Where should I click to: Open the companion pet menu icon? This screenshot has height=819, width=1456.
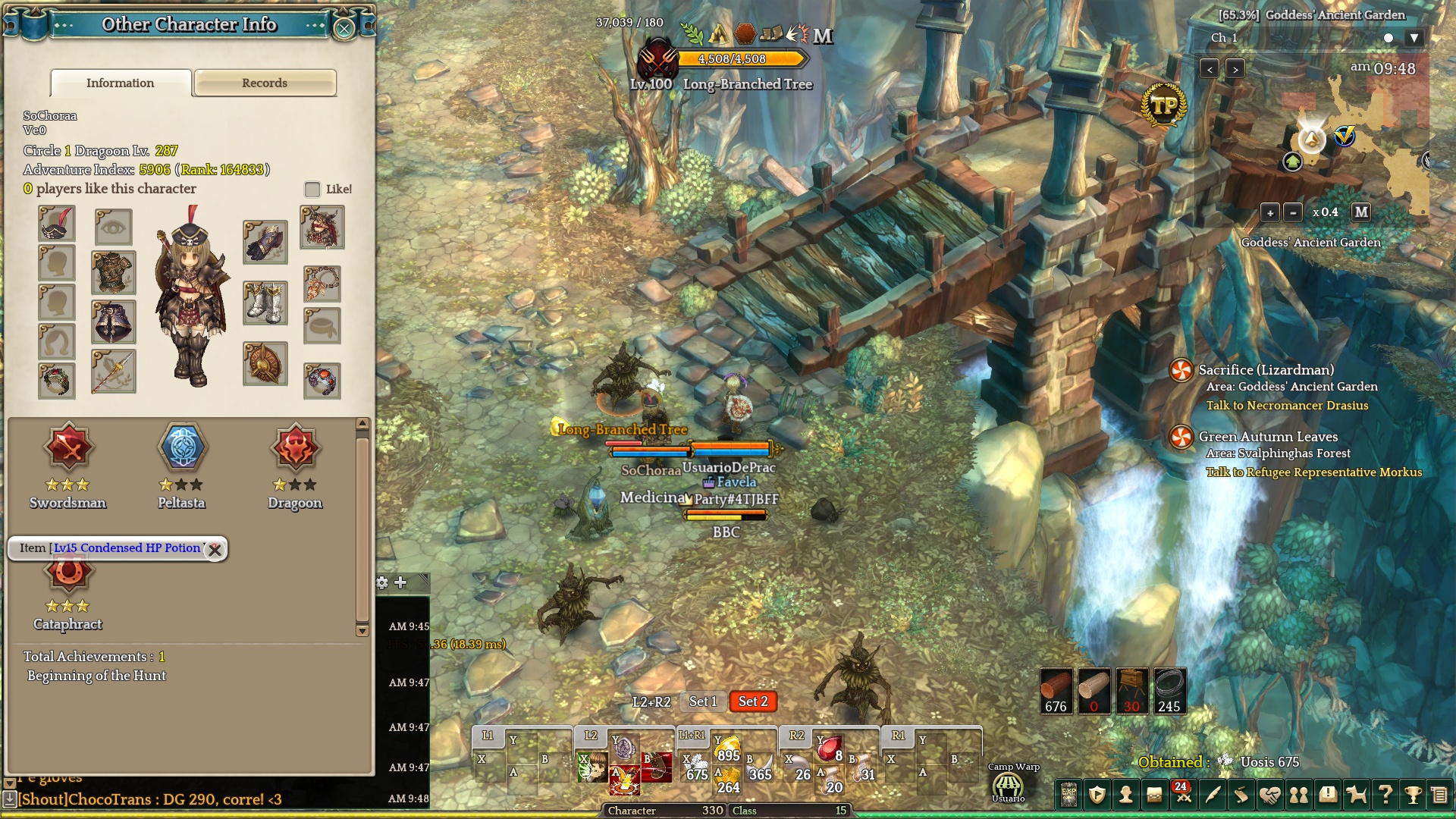[x=1356, y=794]
